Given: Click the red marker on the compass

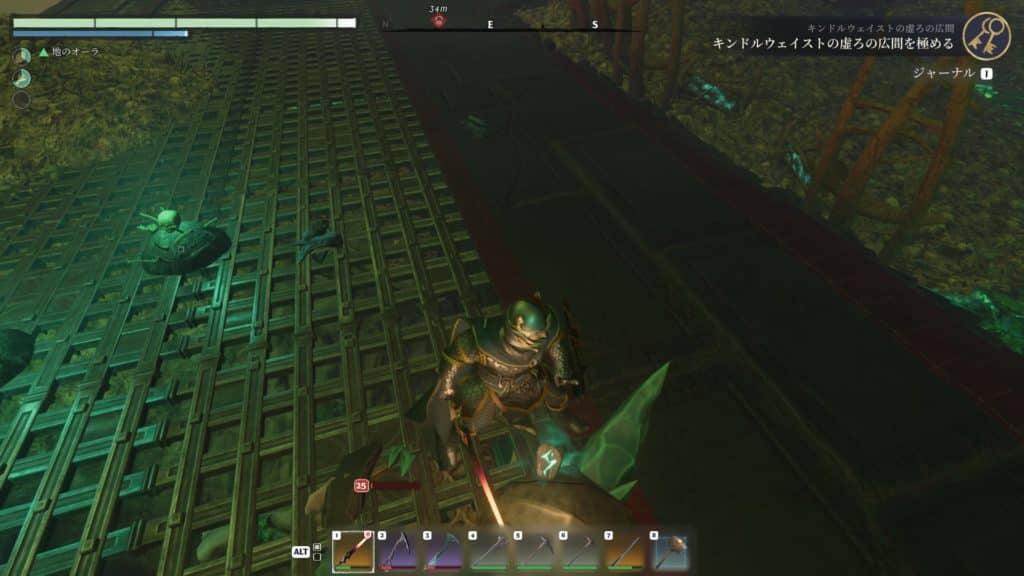Looking at the screenshot, I should 438,20.
